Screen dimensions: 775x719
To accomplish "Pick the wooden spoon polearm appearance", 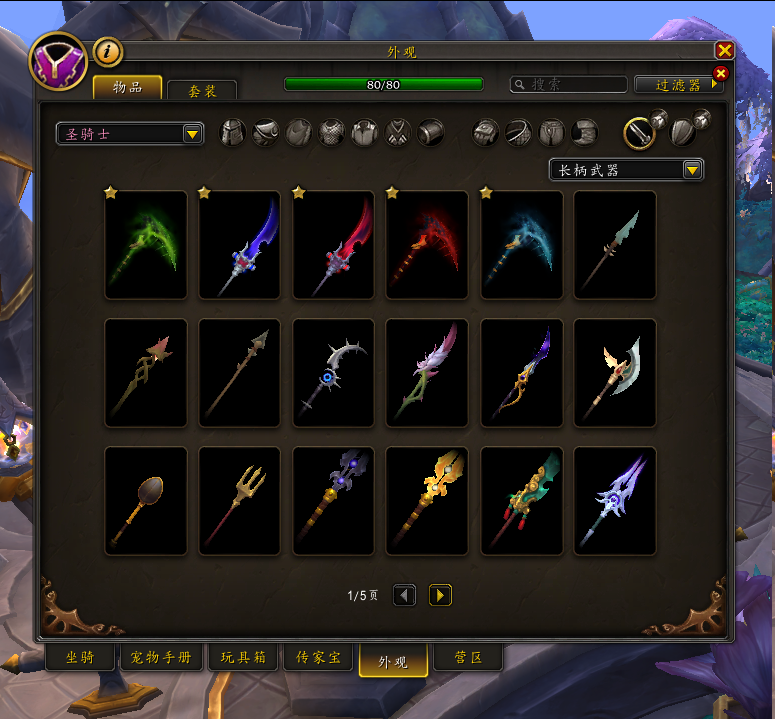I will tap(146, 501).
